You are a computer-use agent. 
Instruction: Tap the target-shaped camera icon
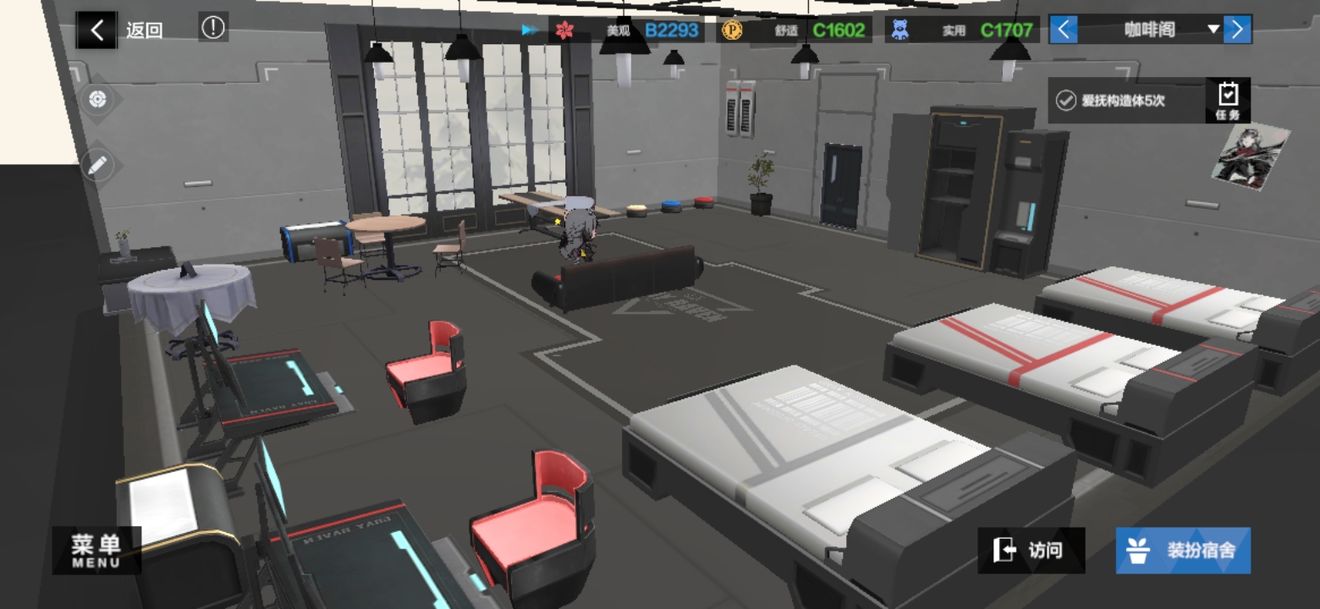click(97, 99)
